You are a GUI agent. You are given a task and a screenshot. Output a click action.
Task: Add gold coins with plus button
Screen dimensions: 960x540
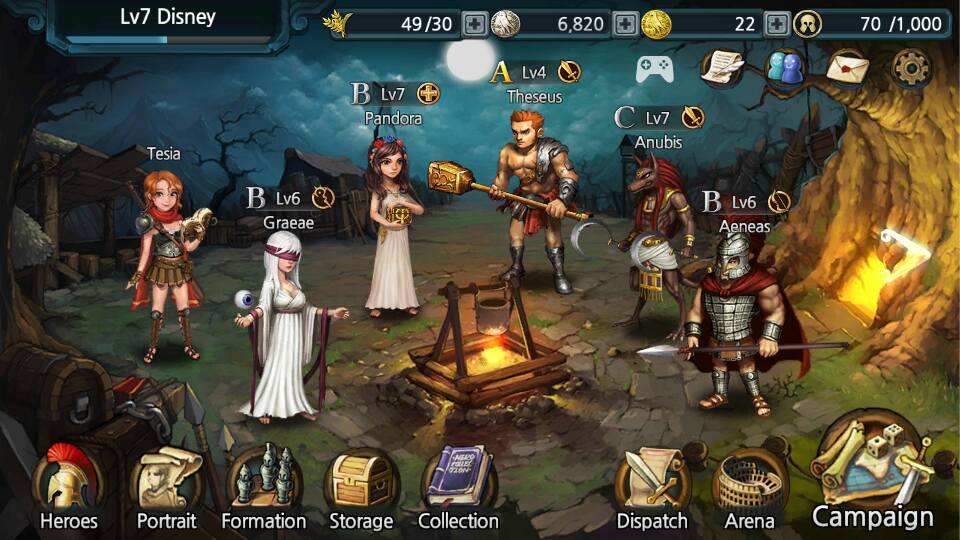(x=776, y=24)
